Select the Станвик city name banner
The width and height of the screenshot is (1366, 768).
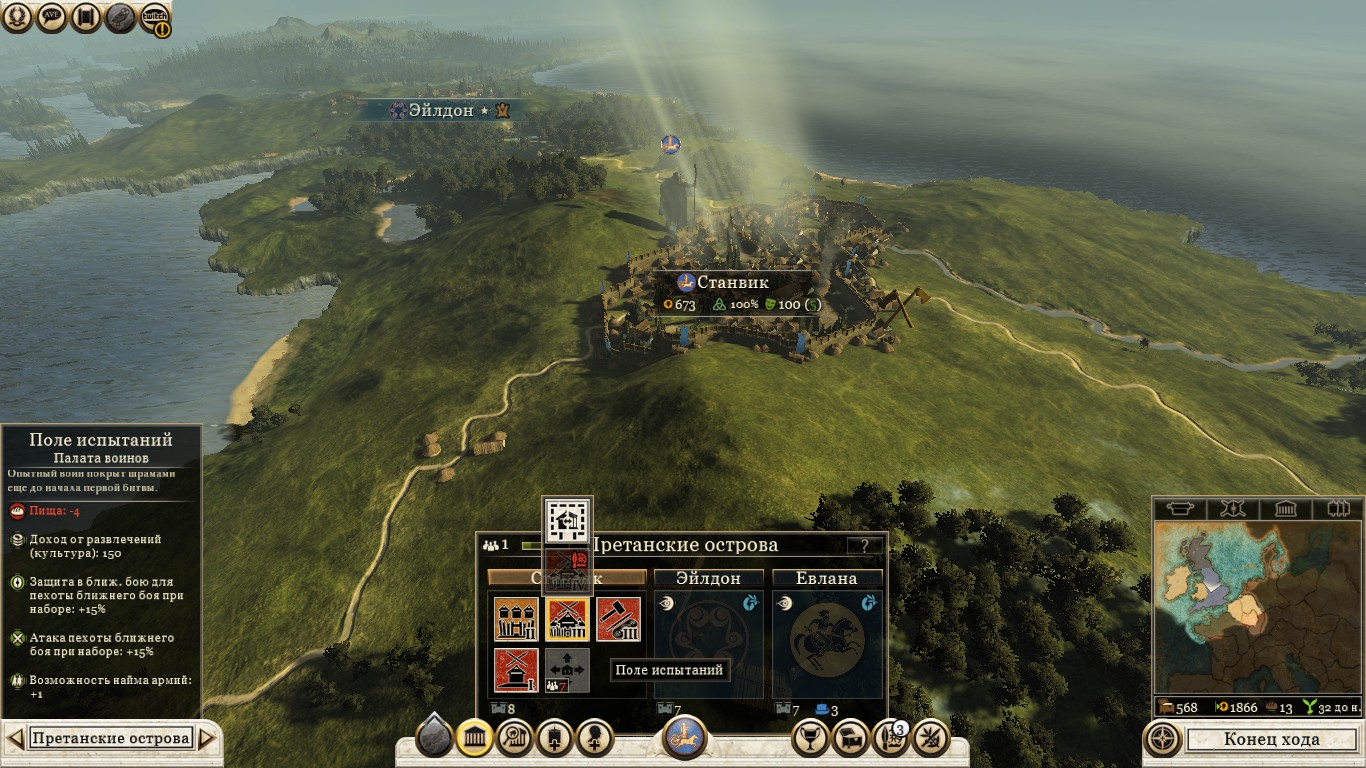[732, 282]
